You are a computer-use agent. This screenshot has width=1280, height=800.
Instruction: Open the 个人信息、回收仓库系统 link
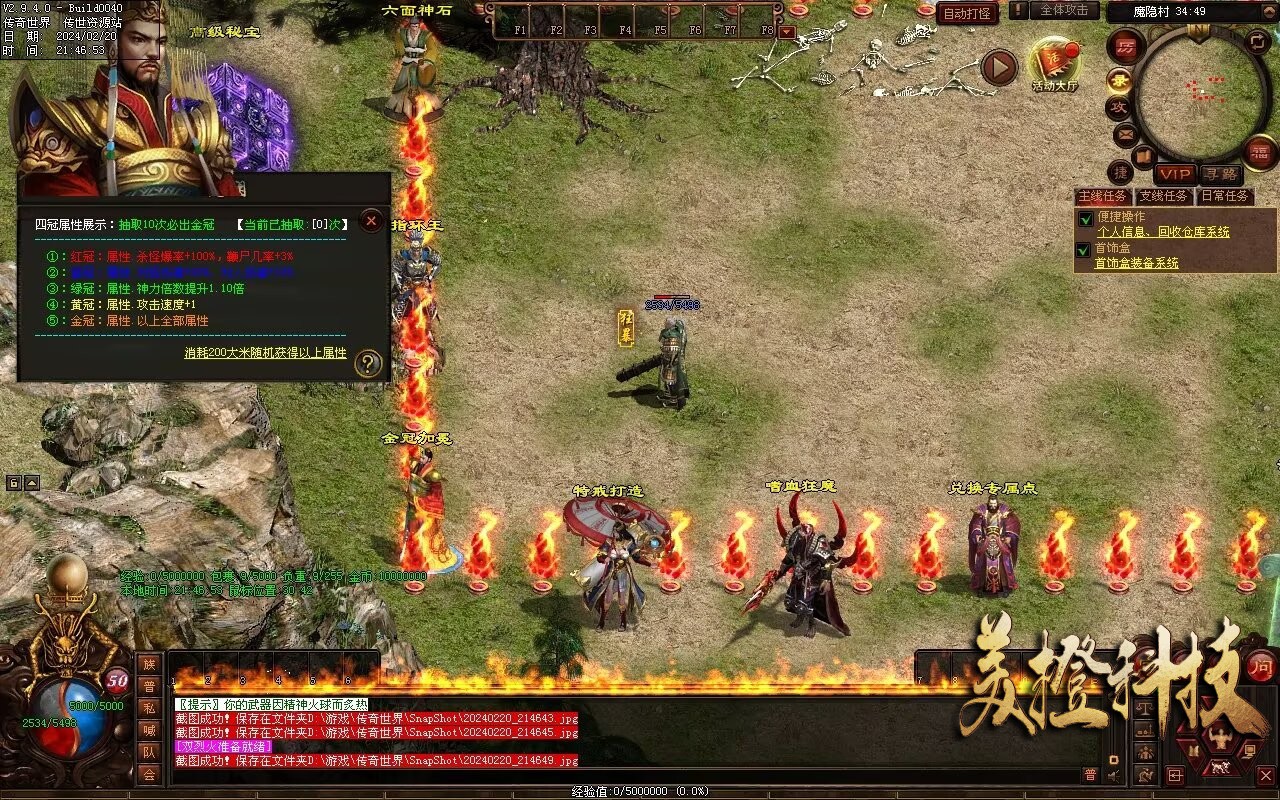[1162, 232]
